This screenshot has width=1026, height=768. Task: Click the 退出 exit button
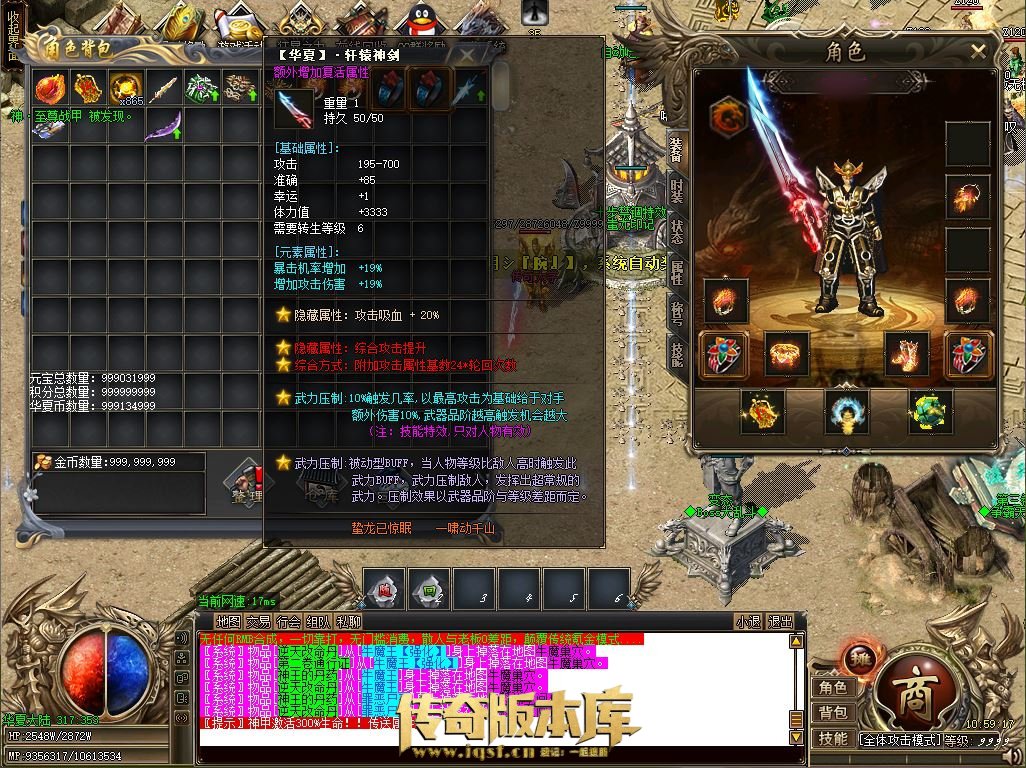point(780,621)
